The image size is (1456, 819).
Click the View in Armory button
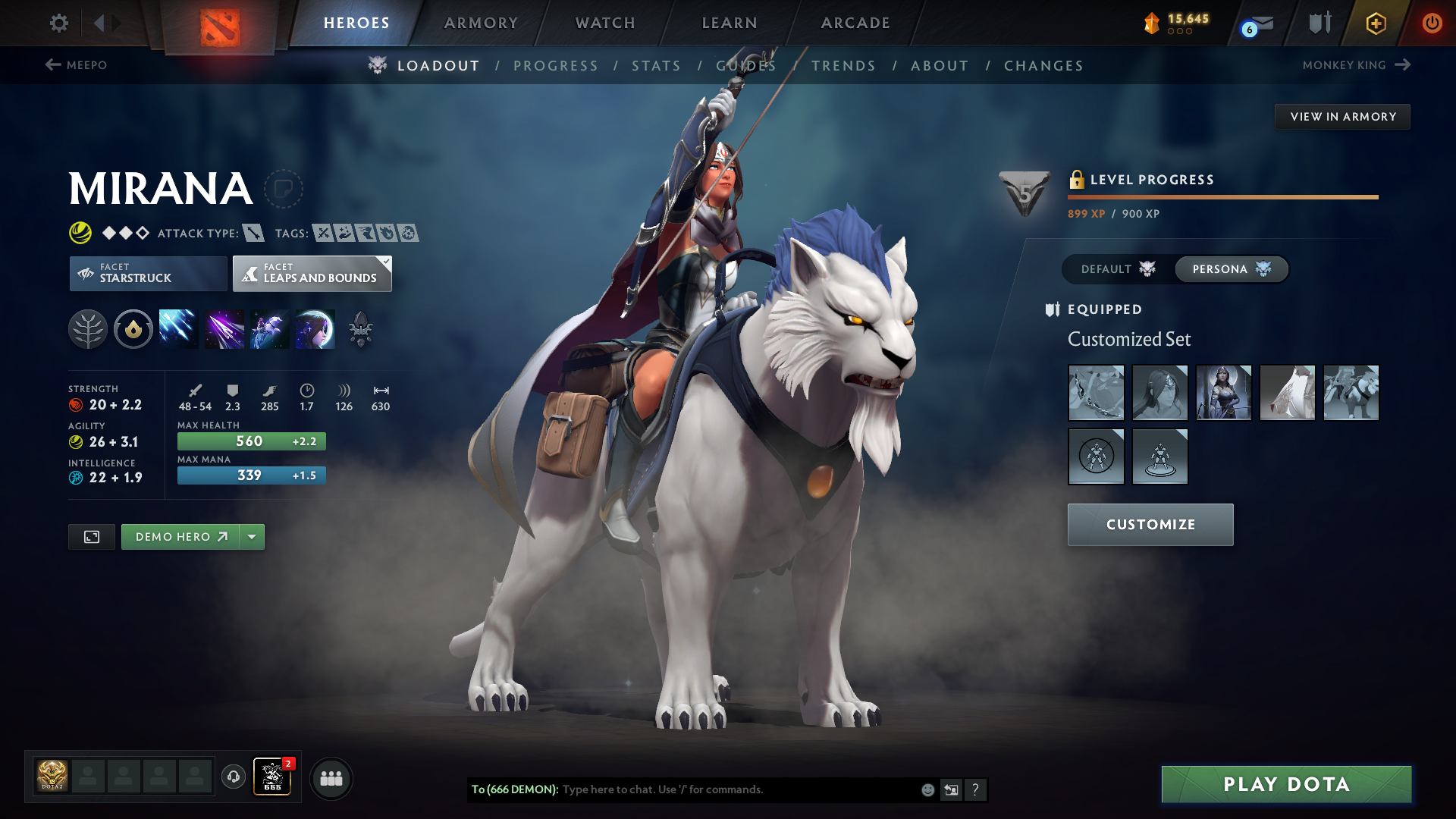click(x=1342, y=117)
